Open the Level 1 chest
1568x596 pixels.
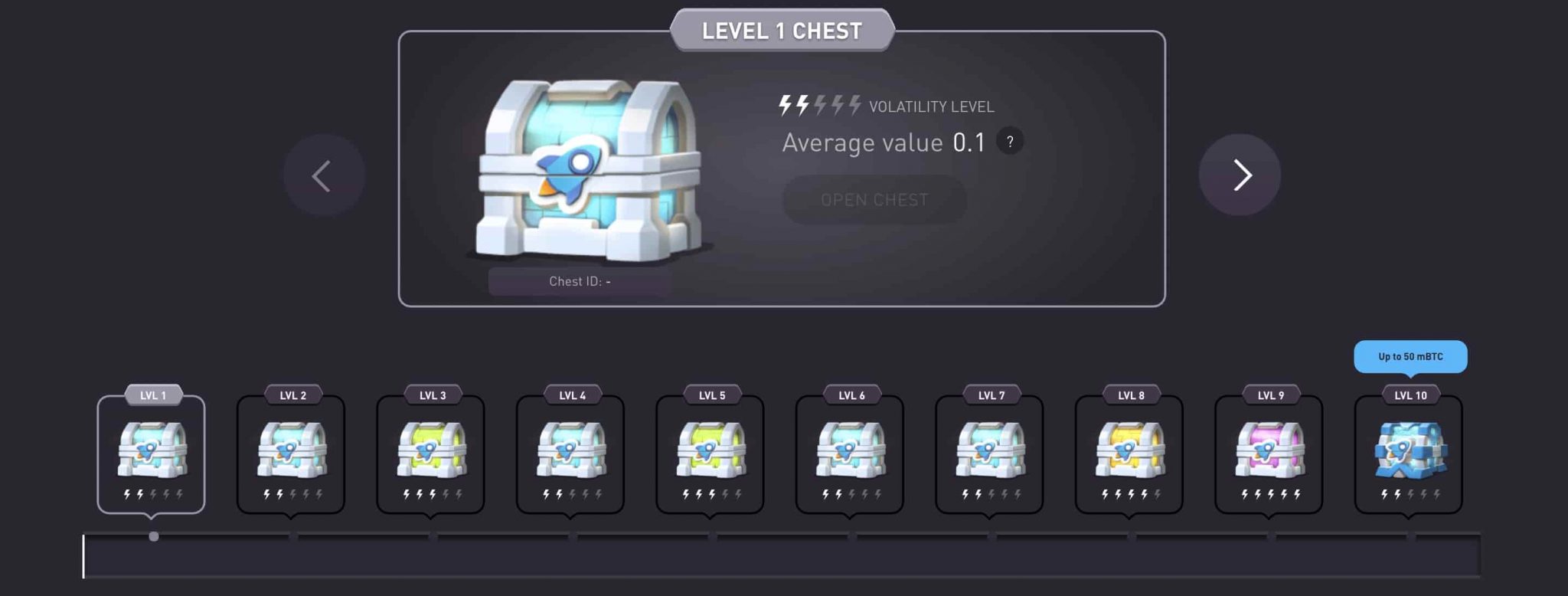(x=874, y=200)
